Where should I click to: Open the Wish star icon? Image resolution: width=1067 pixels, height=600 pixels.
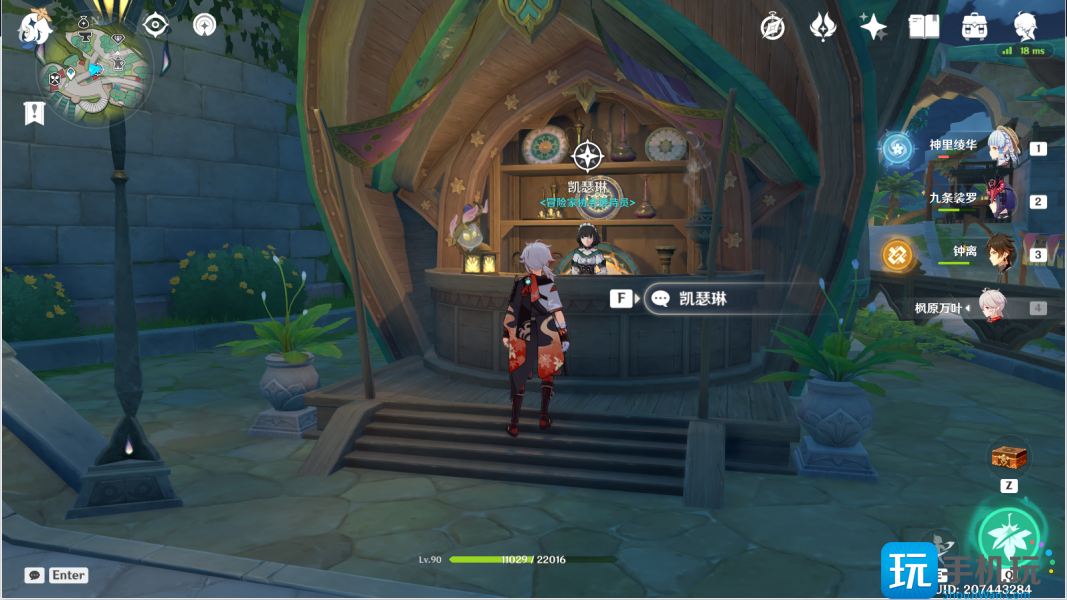873,27
